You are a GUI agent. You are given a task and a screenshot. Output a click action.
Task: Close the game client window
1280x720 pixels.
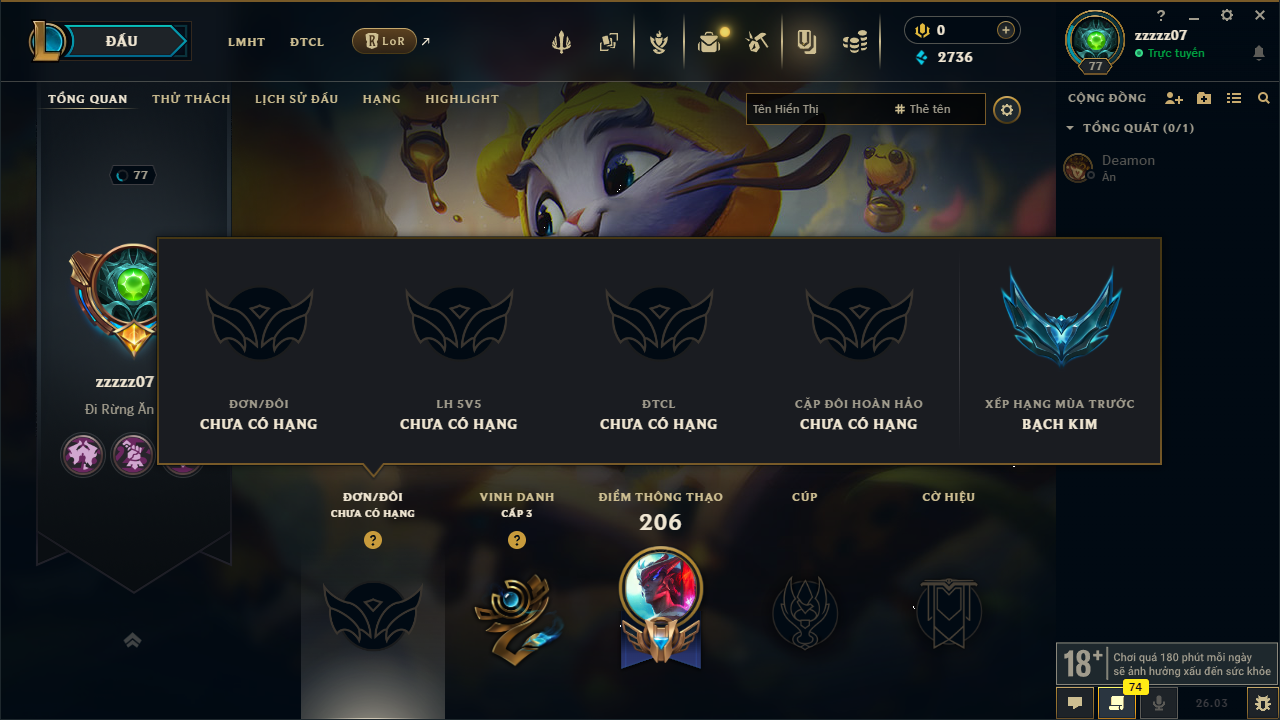pos(1260,15)
